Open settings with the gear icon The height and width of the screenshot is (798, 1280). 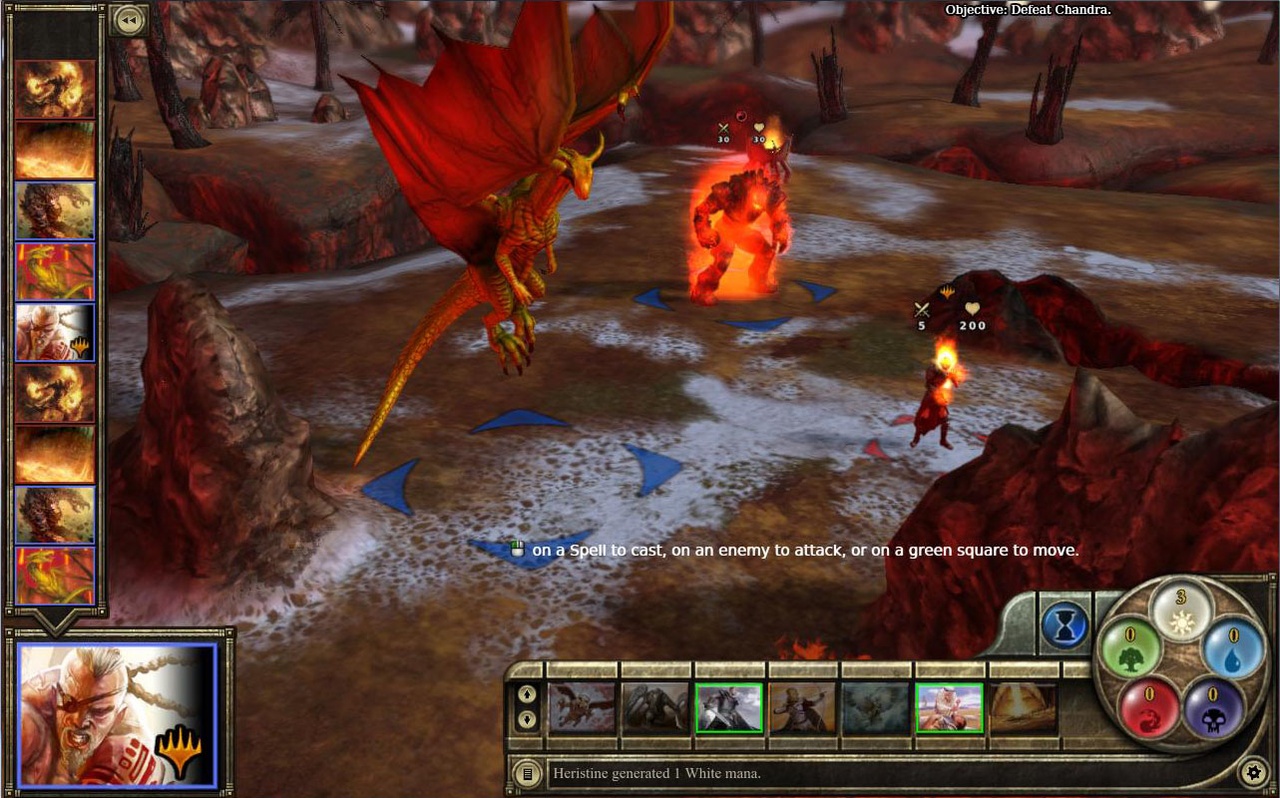(x=1252, y=772)
